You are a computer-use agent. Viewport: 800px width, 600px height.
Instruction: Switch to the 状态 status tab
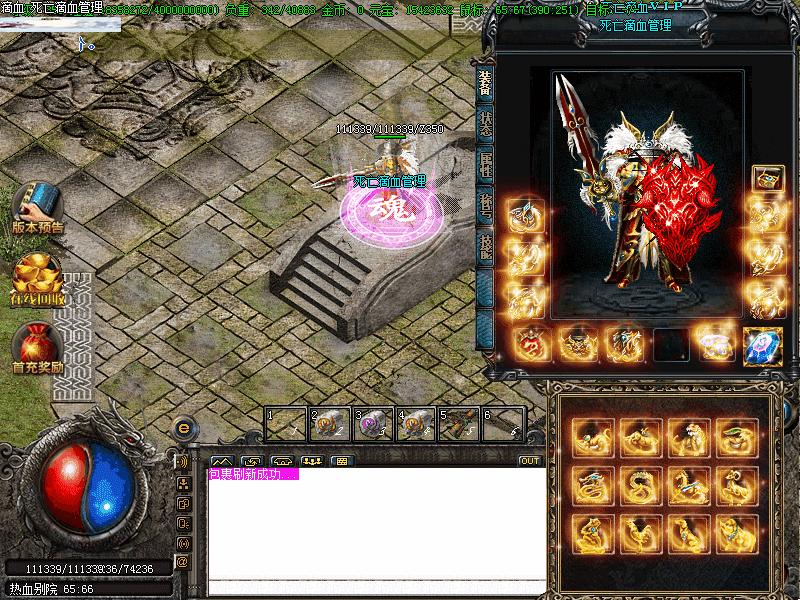coord(485,123)
